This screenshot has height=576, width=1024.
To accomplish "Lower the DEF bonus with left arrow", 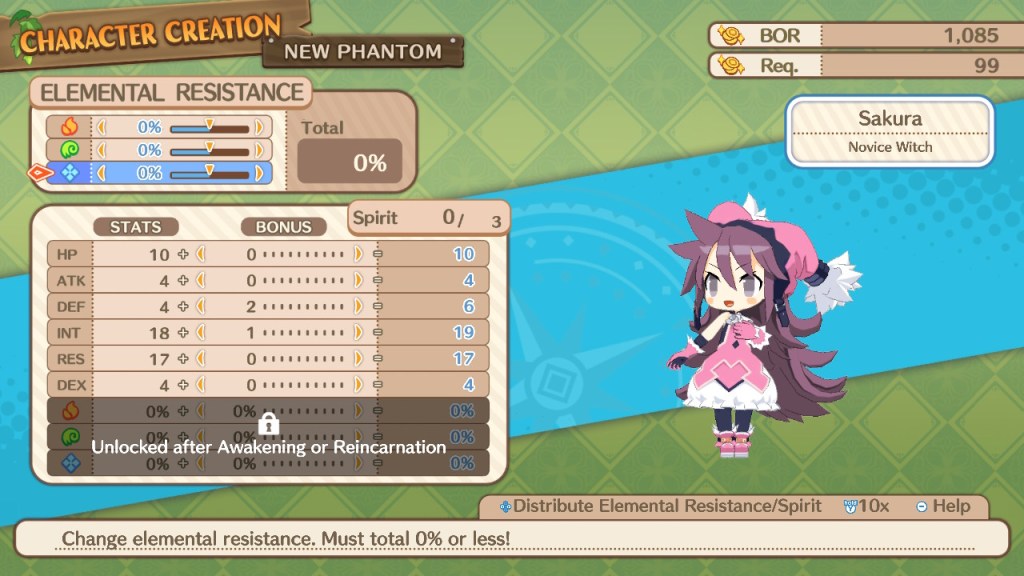I will click(200, 306).
